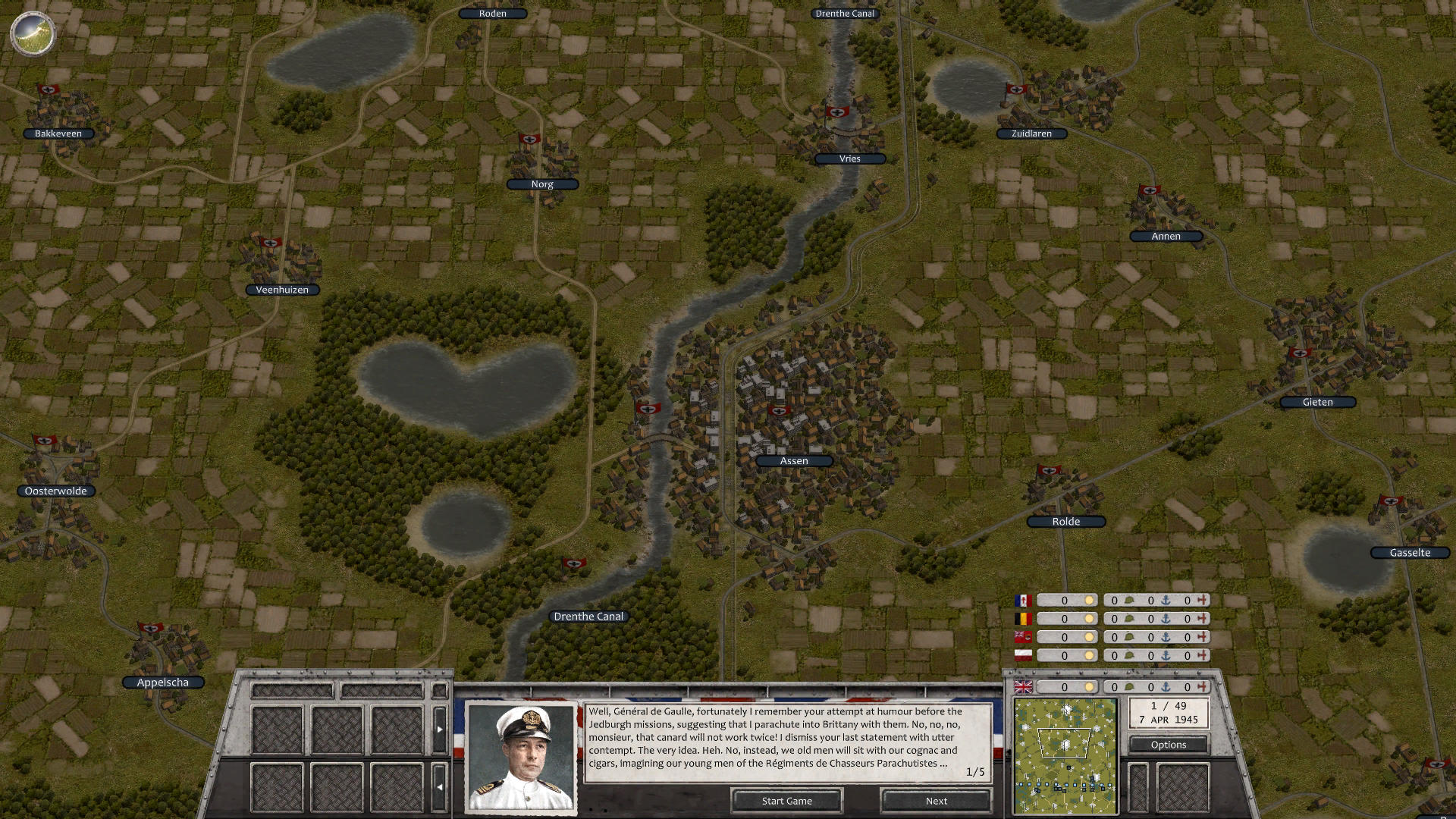Click the French flag icon in the resource panel
Image resolution: width=1456 pixels, height=819 pixels.
click(x=1023, y=600)
